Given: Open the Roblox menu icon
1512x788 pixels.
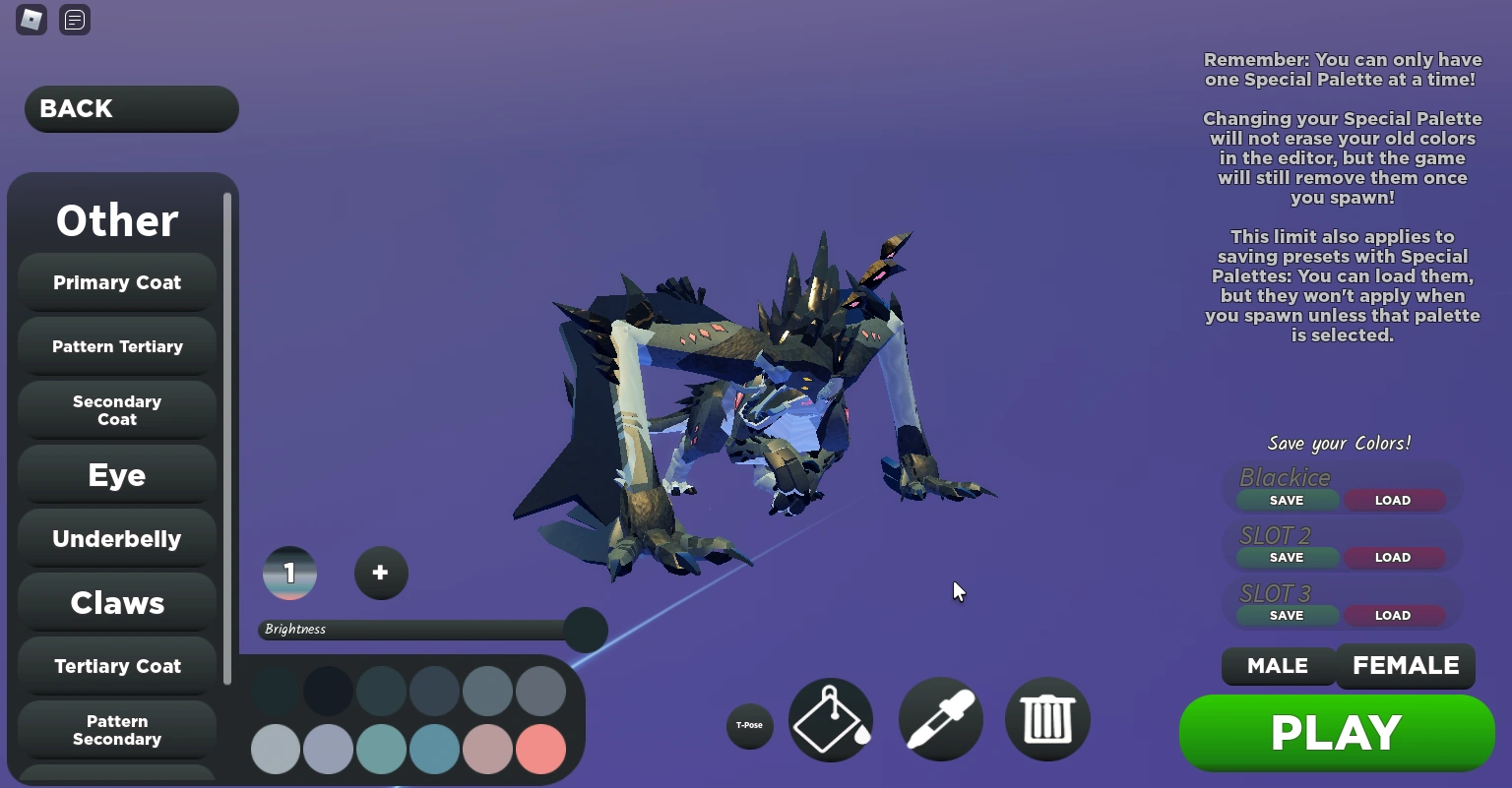Looking at the screenshot, I should pos(31,20).
